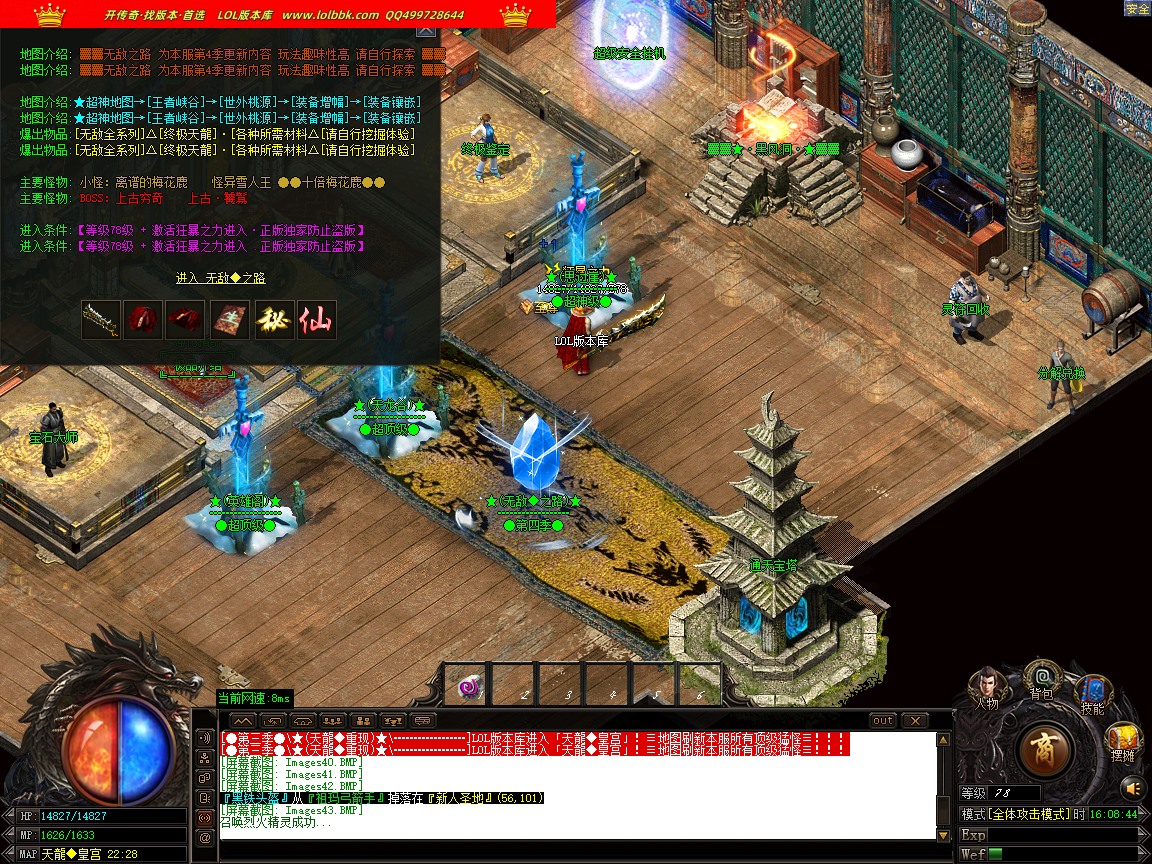
Task: Open the 摆摊 stall treasure chest
Action: [x=1121, y=742]
